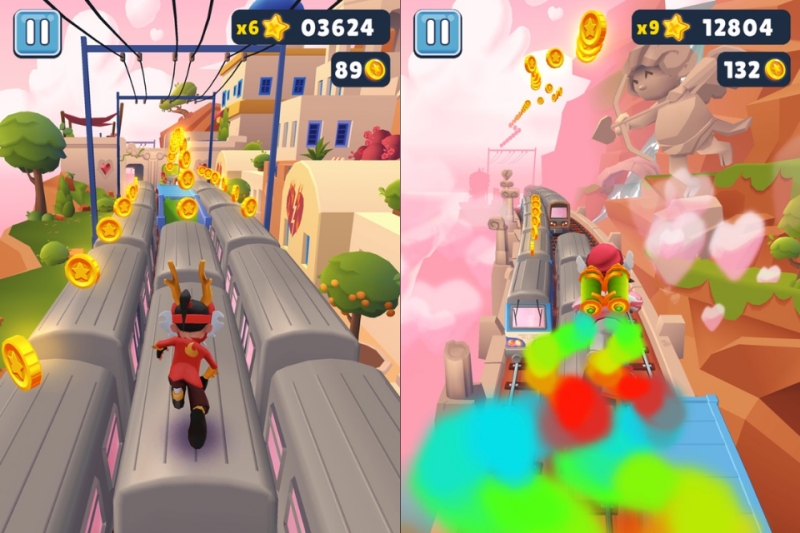The image size is (800, 533).
Task: Pause the run showing score 03624
Action: [x=37, y=33]
